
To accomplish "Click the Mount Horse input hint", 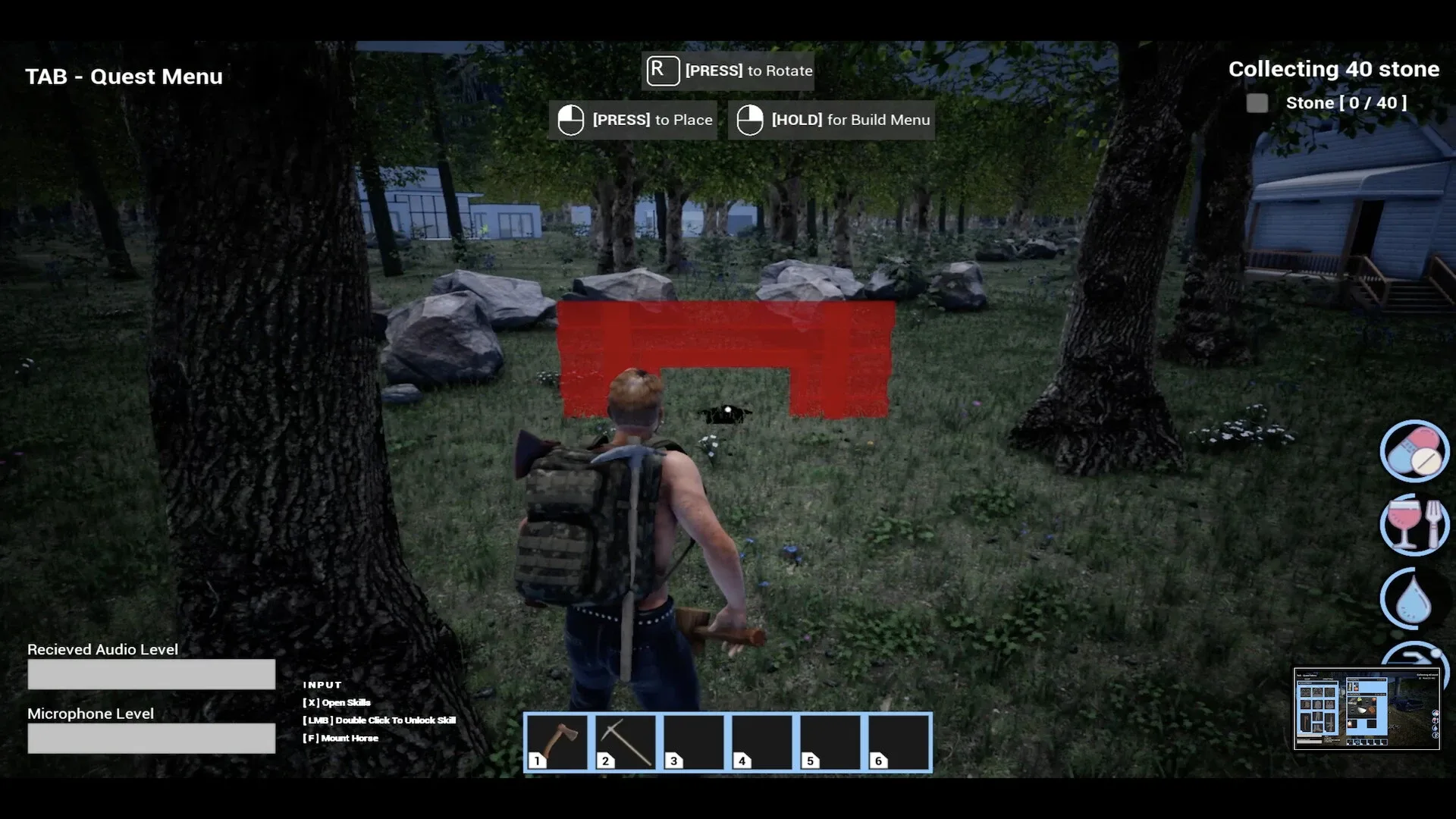I will pyautogui.click(x=339, y=737).
